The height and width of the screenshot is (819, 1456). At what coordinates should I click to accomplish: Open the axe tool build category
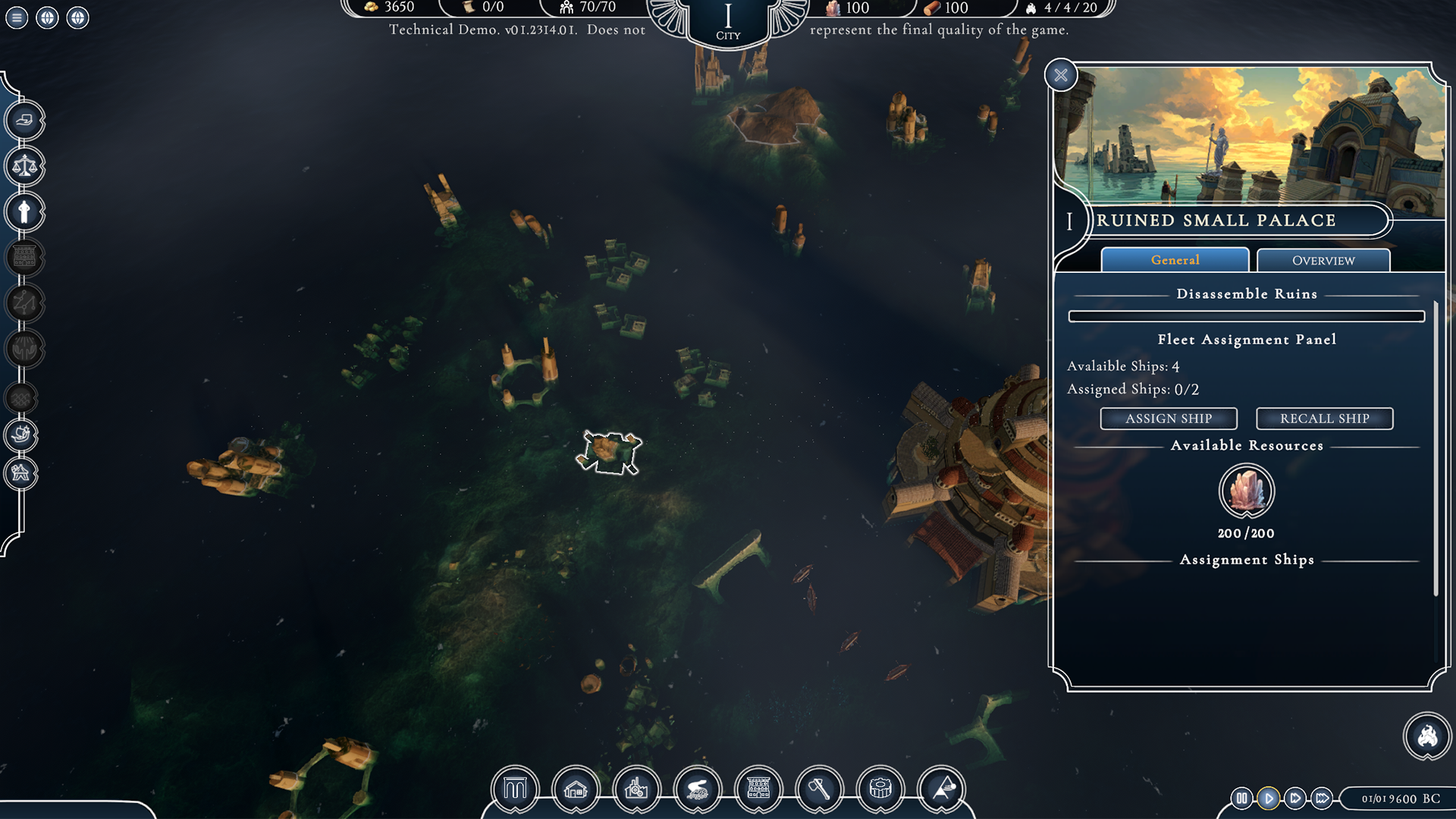click(x=819, y=789)
